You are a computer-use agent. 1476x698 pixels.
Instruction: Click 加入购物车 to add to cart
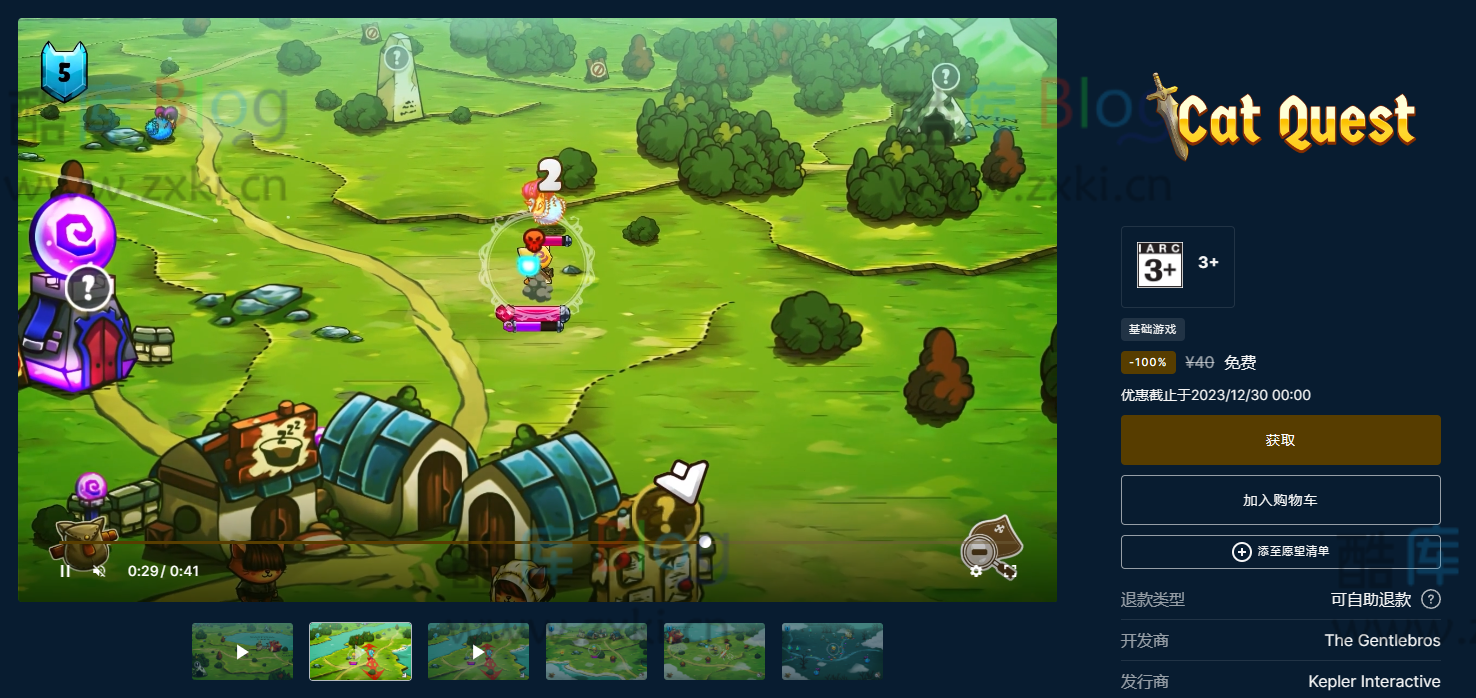point(1280,500)
